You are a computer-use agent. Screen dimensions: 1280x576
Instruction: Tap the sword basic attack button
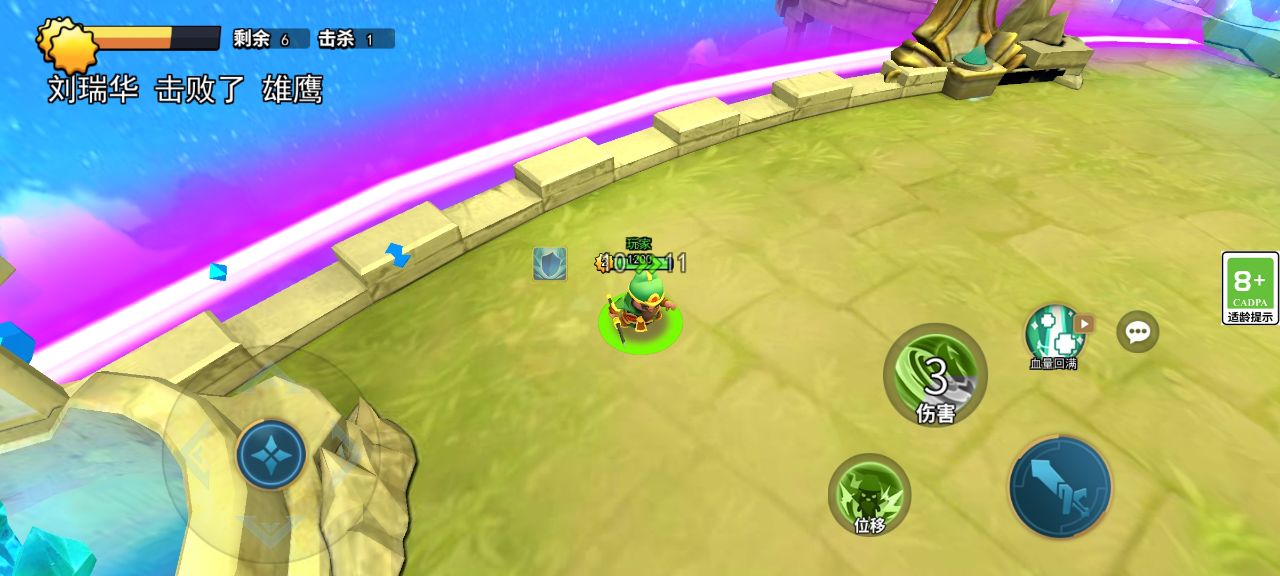click(x=1060, y=488)
